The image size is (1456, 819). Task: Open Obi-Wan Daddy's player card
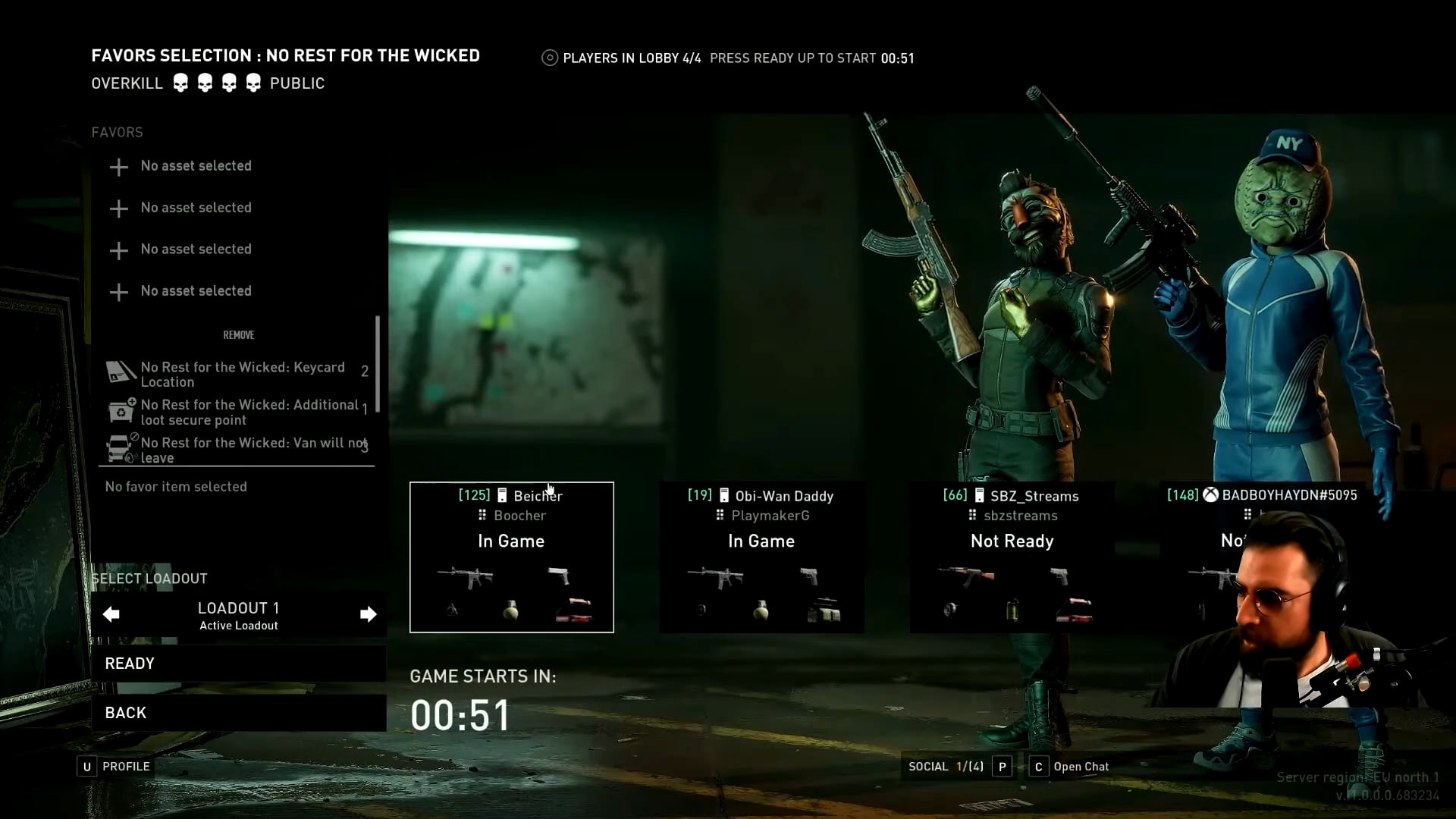[x=761, y=557]
